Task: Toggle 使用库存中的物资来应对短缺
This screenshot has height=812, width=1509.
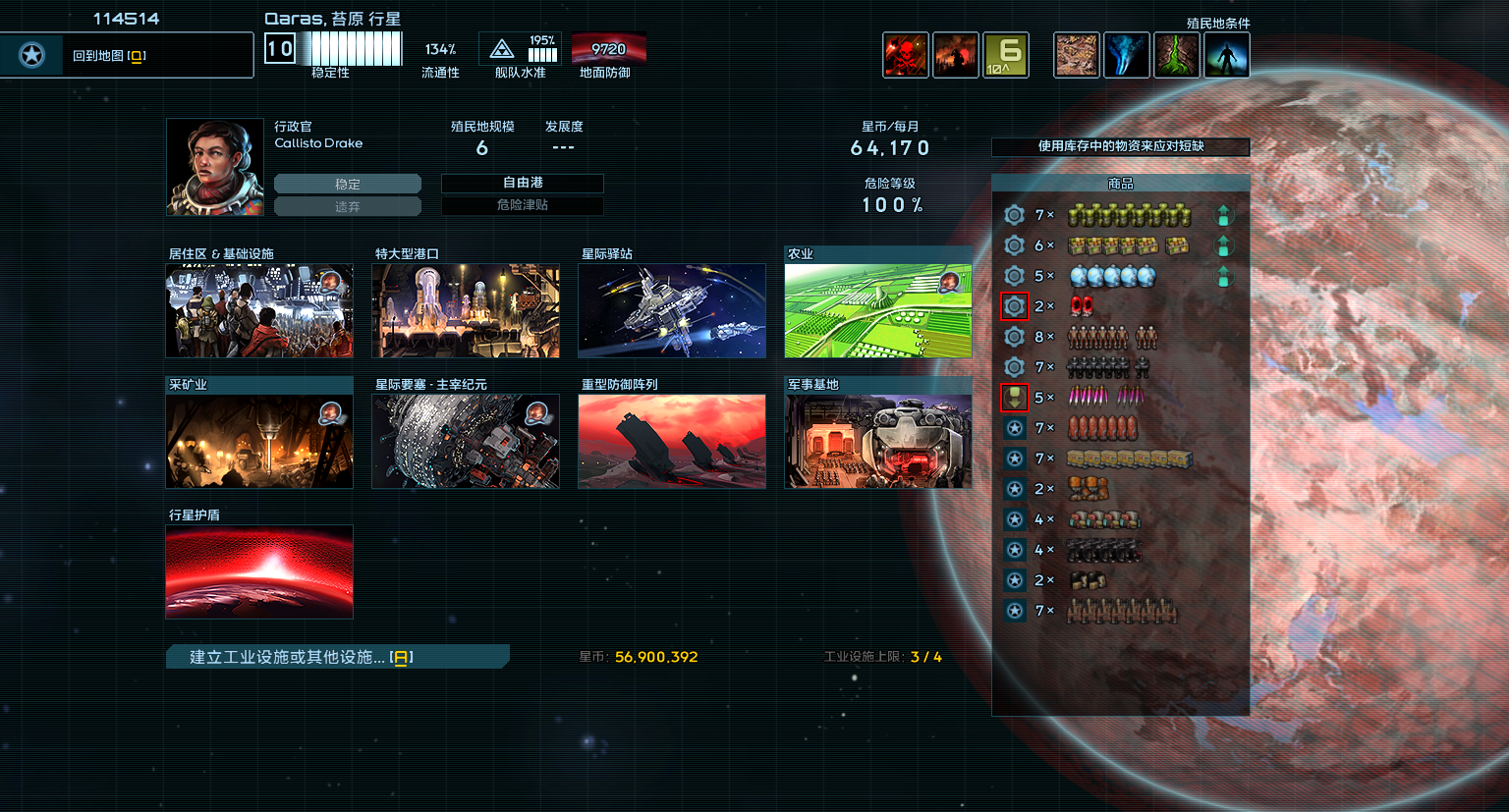Action: [1120, 146]
